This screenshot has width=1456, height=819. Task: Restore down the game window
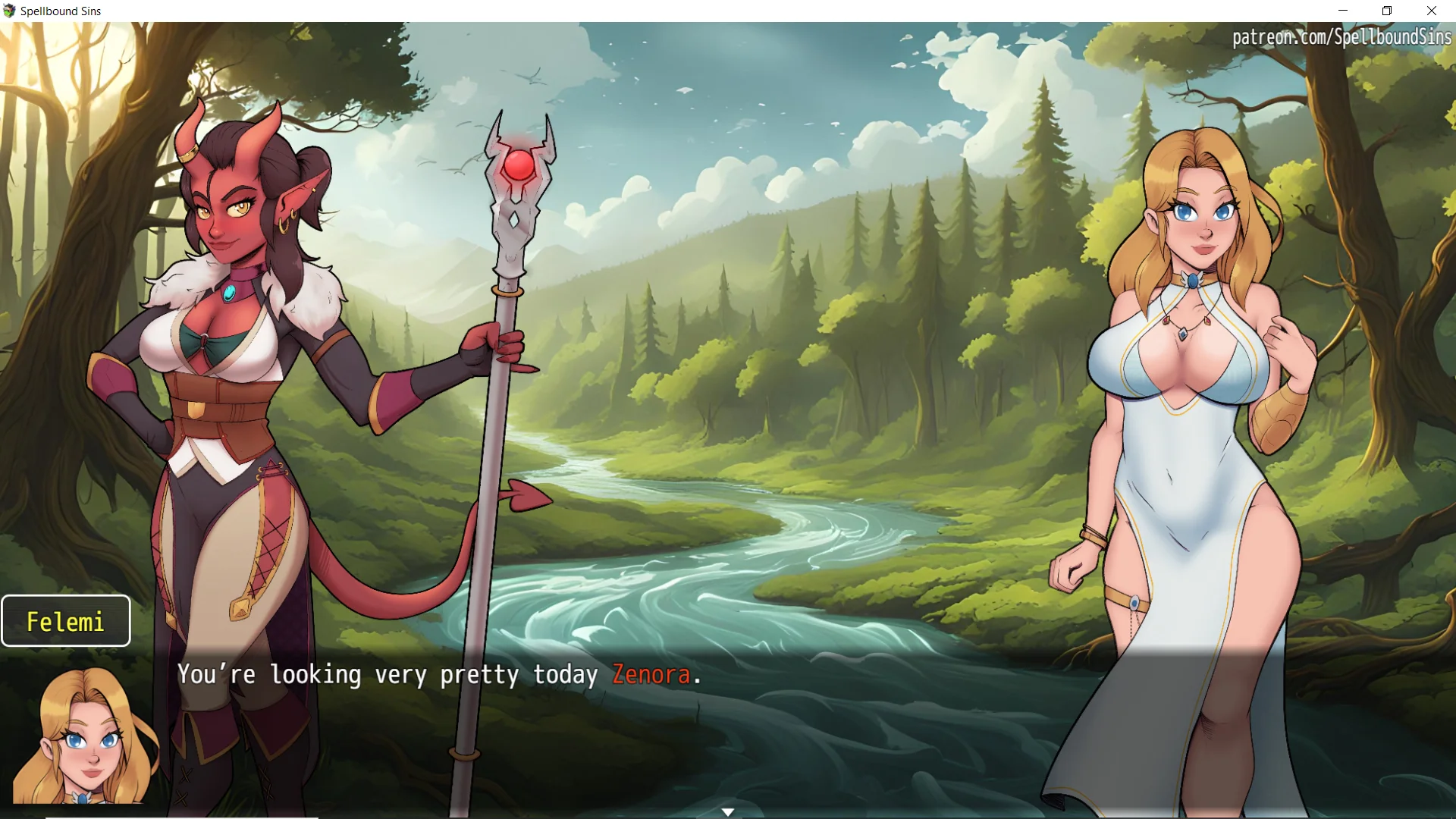[x=1387, y=11]
